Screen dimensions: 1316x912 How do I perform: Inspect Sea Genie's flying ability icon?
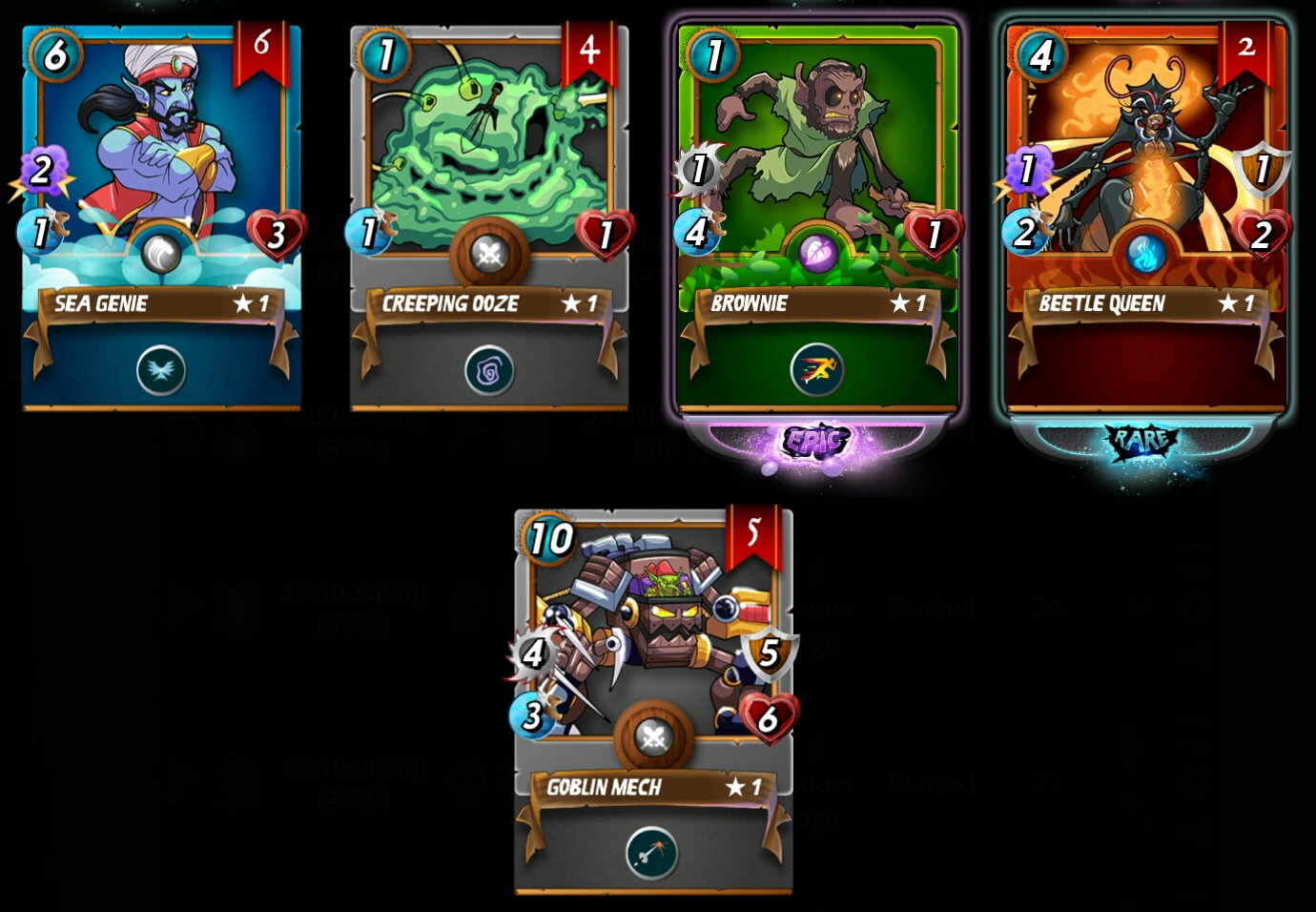[x=160, y=370]
